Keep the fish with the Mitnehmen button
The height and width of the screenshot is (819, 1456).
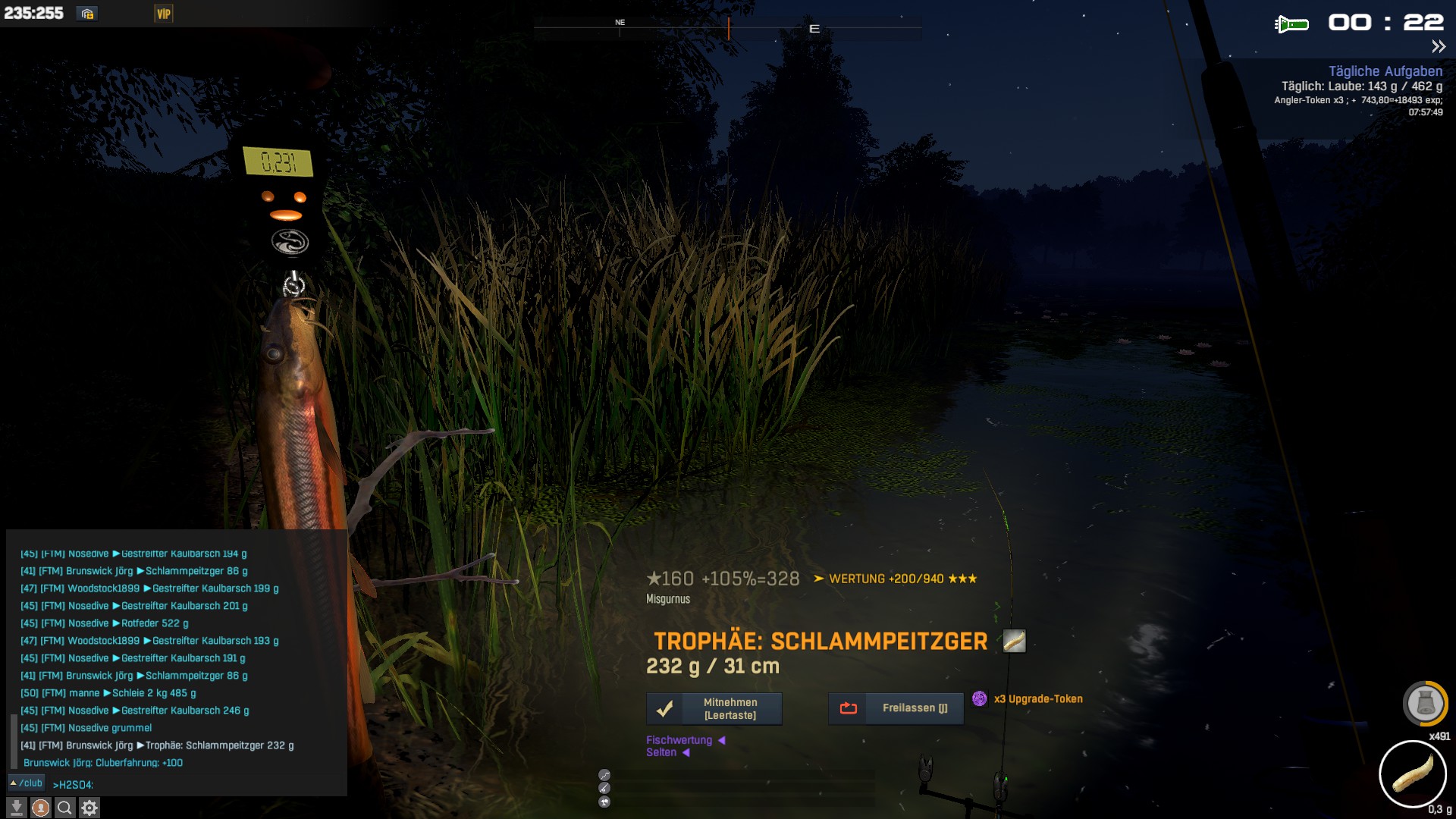(x=714, y=708)
